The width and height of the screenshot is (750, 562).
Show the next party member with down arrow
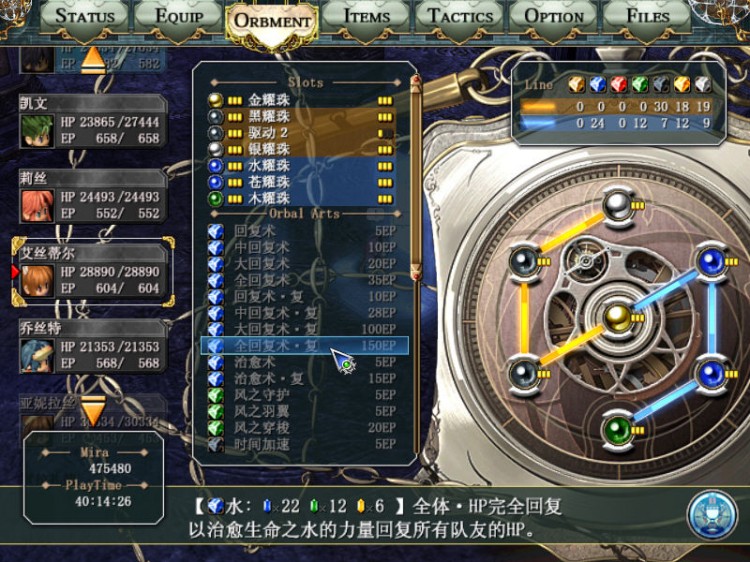[92, 411]
